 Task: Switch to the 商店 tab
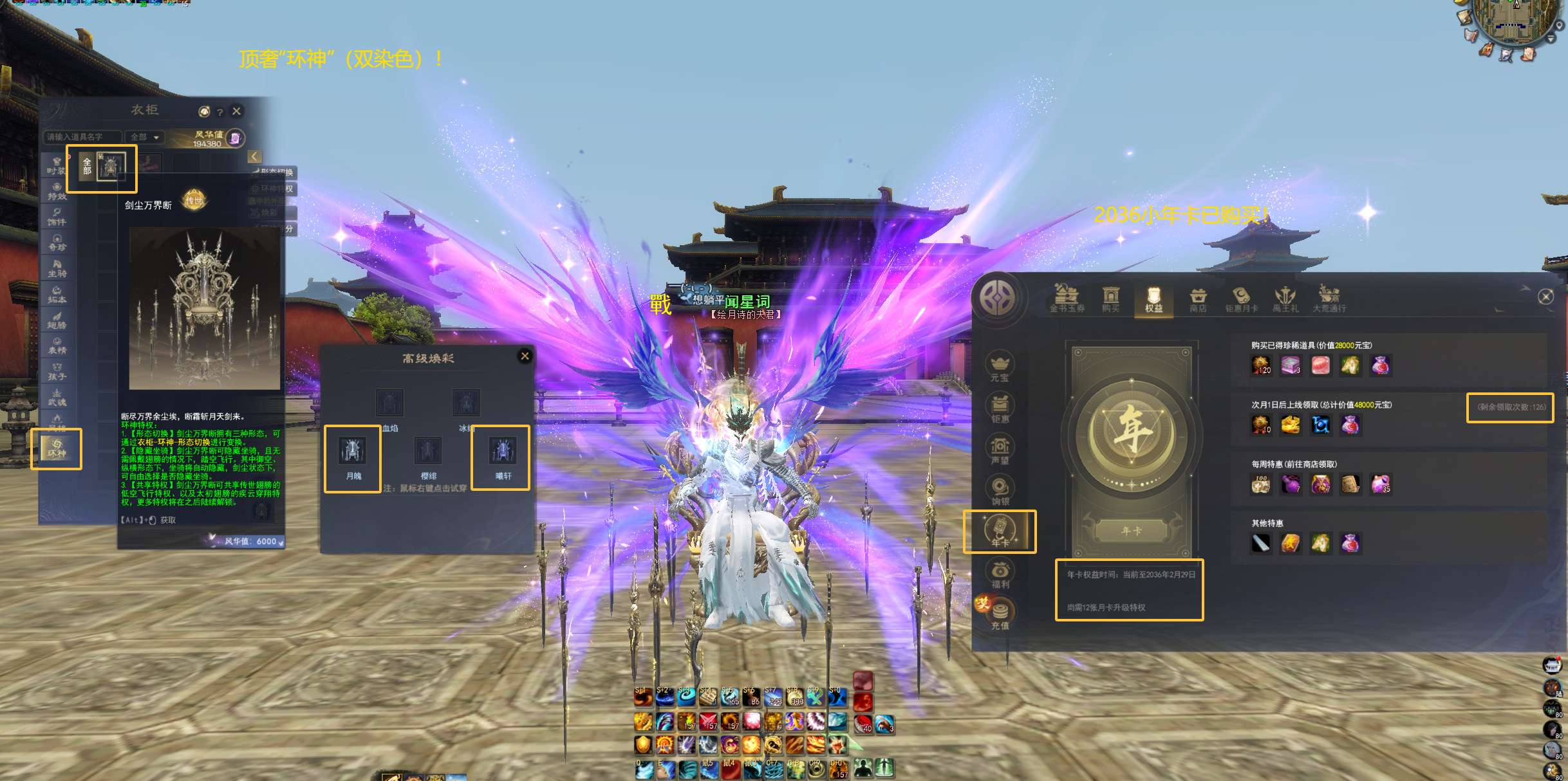click(x=1198, y=300)
